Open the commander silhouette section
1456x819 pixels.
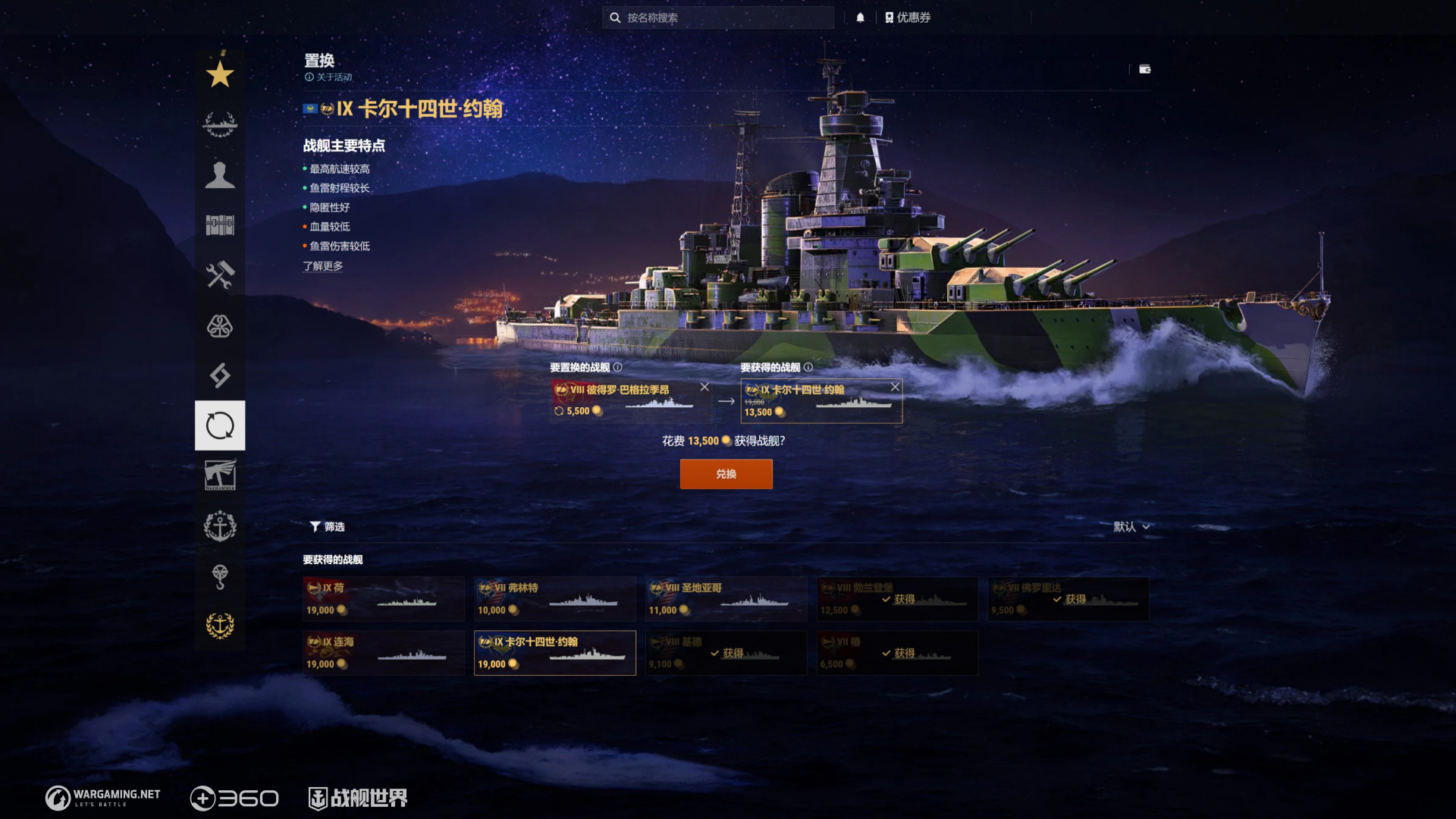[x=220, y=174]
